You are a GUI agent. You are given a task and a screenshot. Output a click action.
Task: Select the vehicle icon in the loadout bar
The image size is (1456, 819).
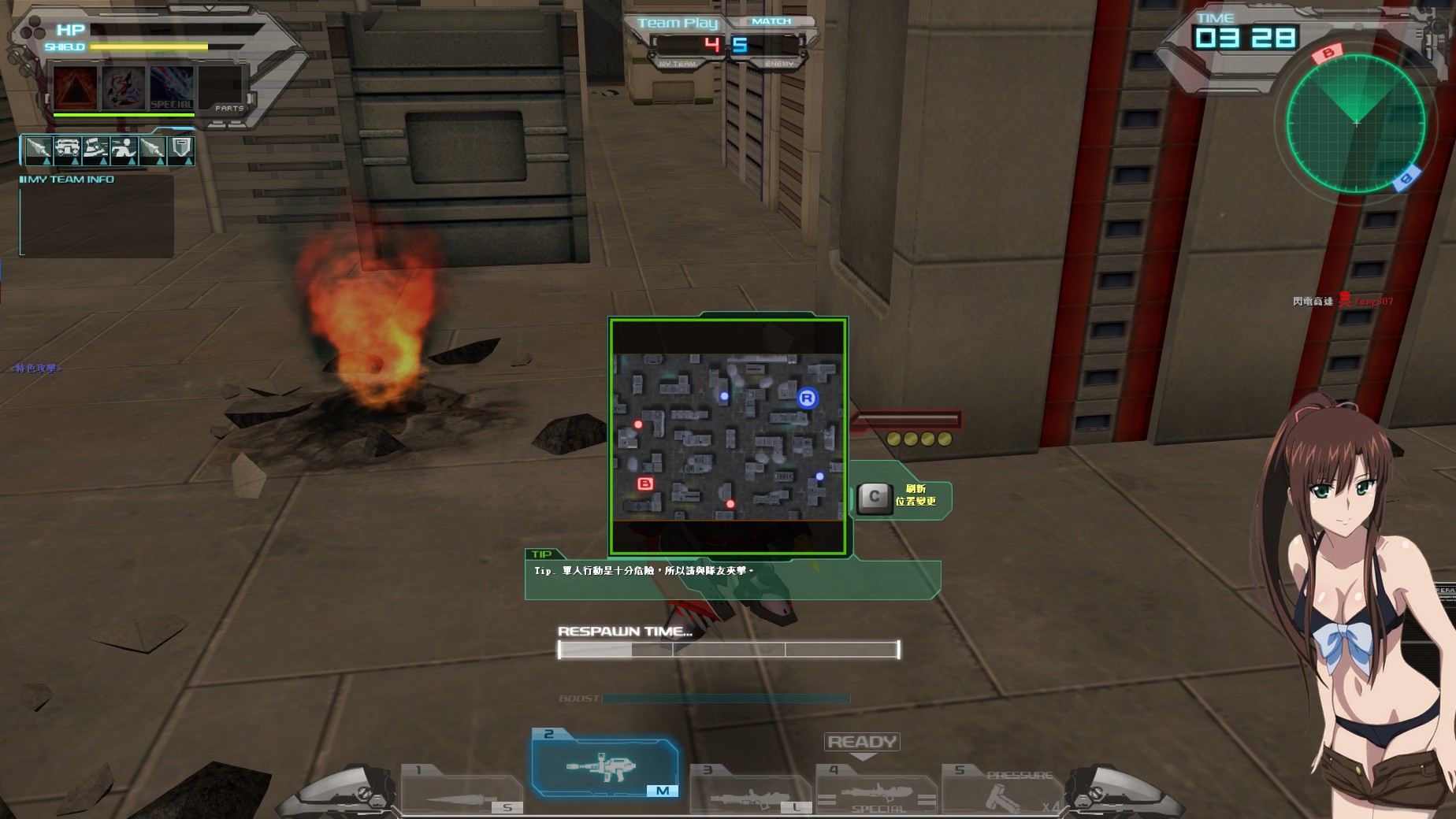pos(68,148)
